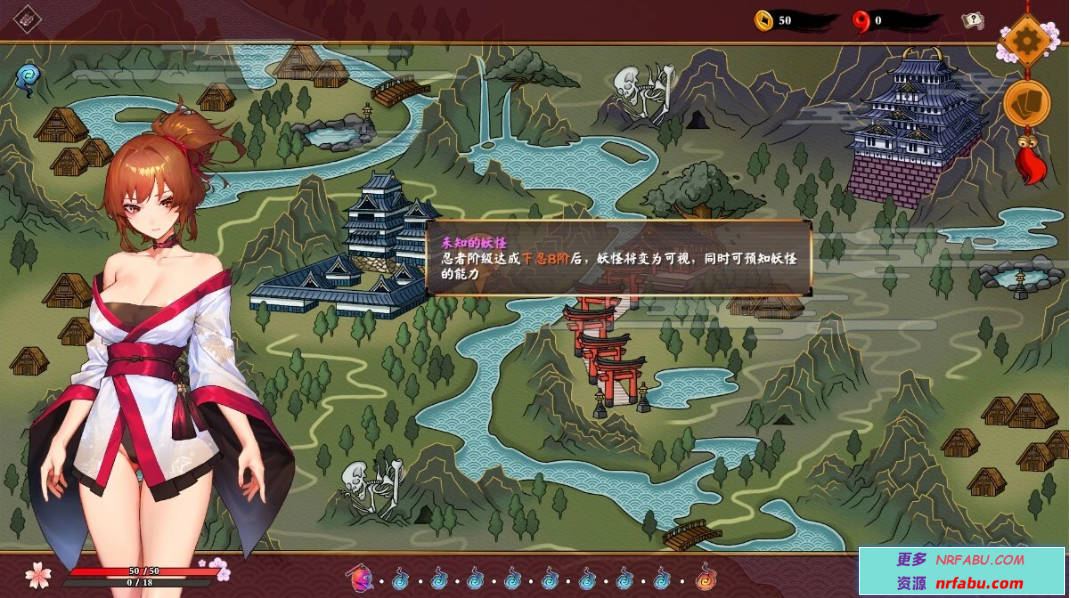Open the card deck viewer
The image size is (1071, 598).
pyautogui.click(x=1026, y=101)
